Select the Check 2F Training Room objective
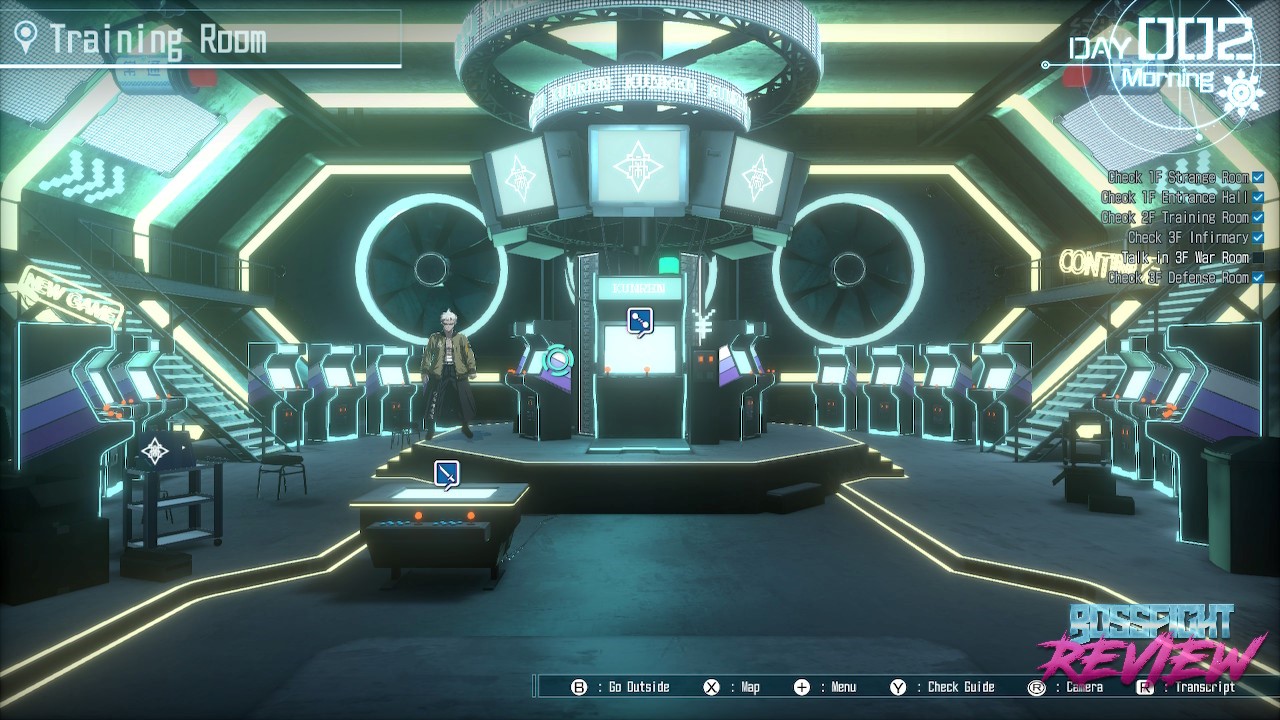The width and height of the screenshot is (1280, 720). point(1175,218)
